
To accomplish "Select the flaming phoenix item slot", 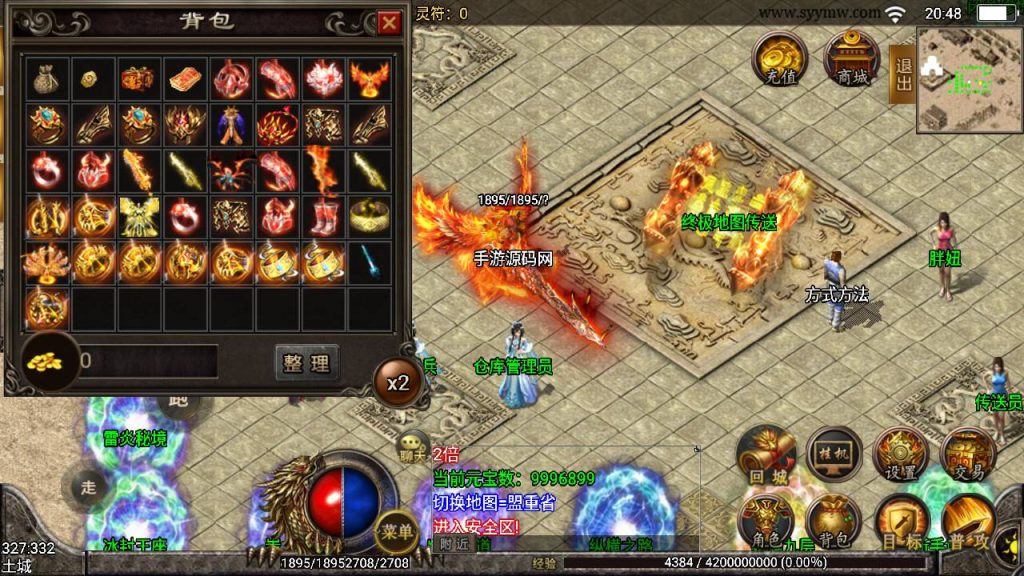I will [370, 78].
